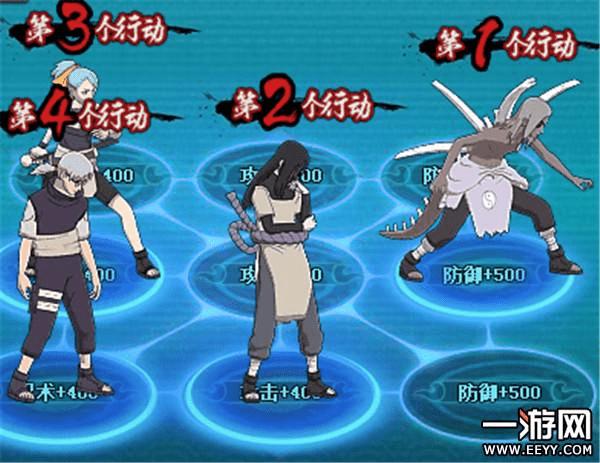The height and width of the screenshot is (463, 600).
Task: Select the empty 防御+500 formation slot
Action: coord(478,388)
